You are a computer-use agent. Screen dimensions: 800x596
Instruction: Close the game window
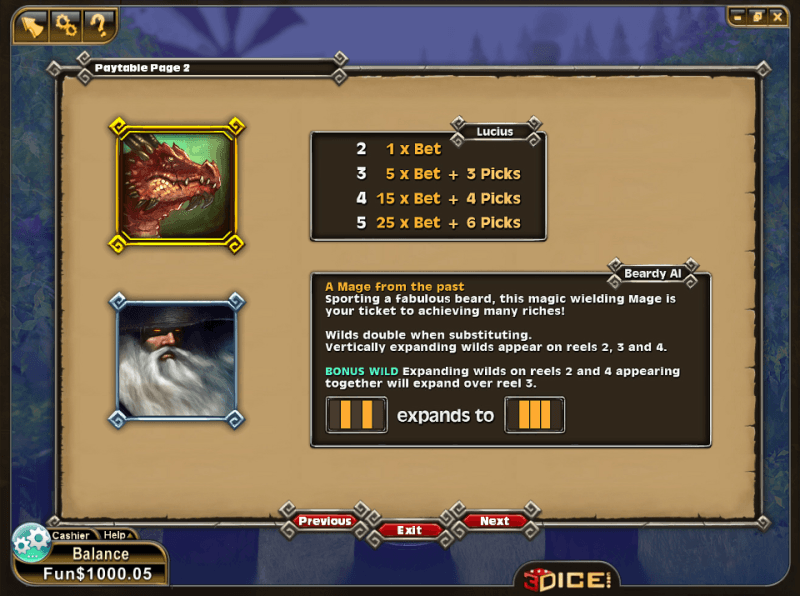[775, 16]
